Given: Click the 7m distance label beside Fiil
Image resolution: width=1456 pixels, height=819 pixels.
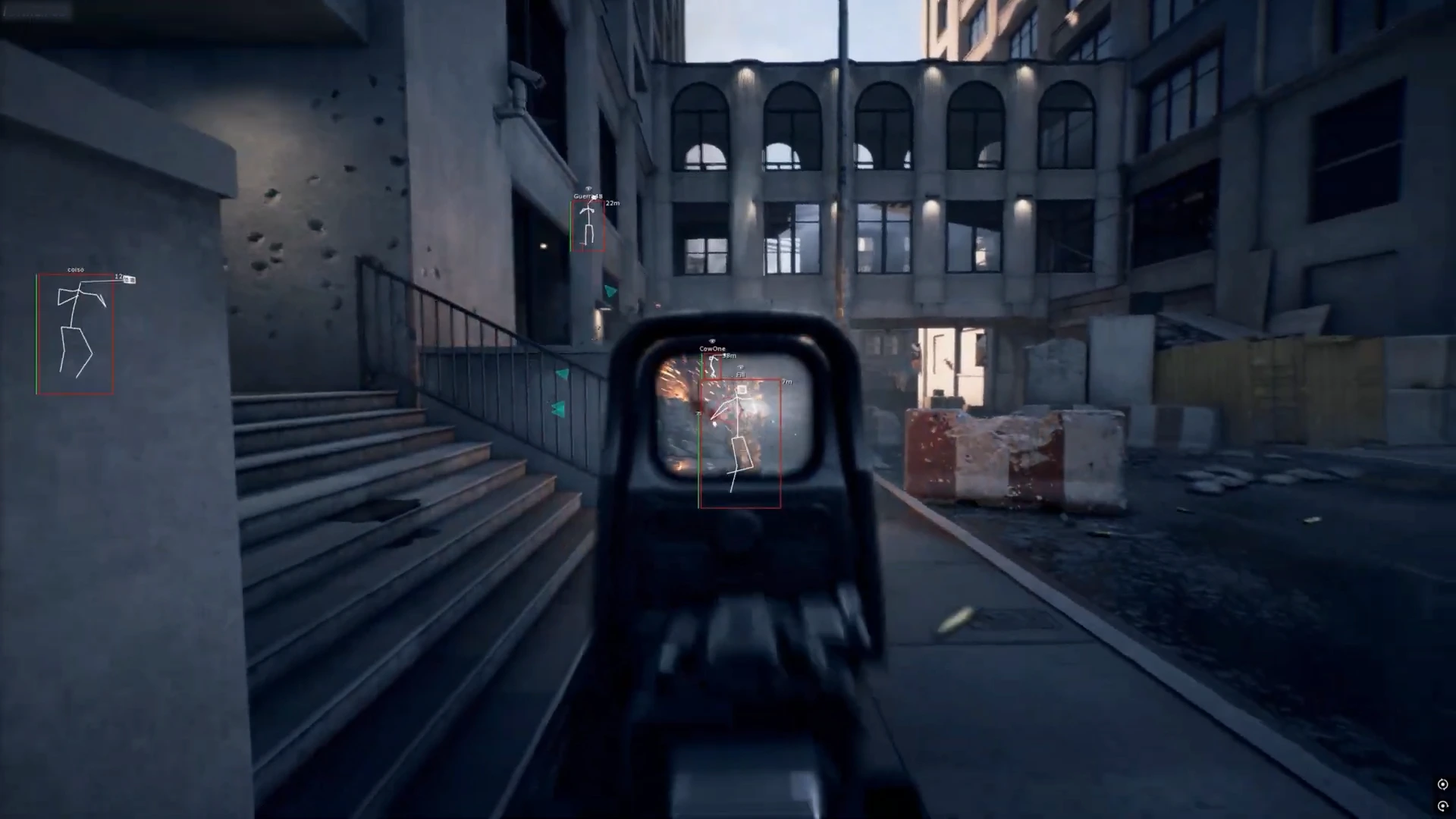Looking at the screenshot, I should pos(786,381).
